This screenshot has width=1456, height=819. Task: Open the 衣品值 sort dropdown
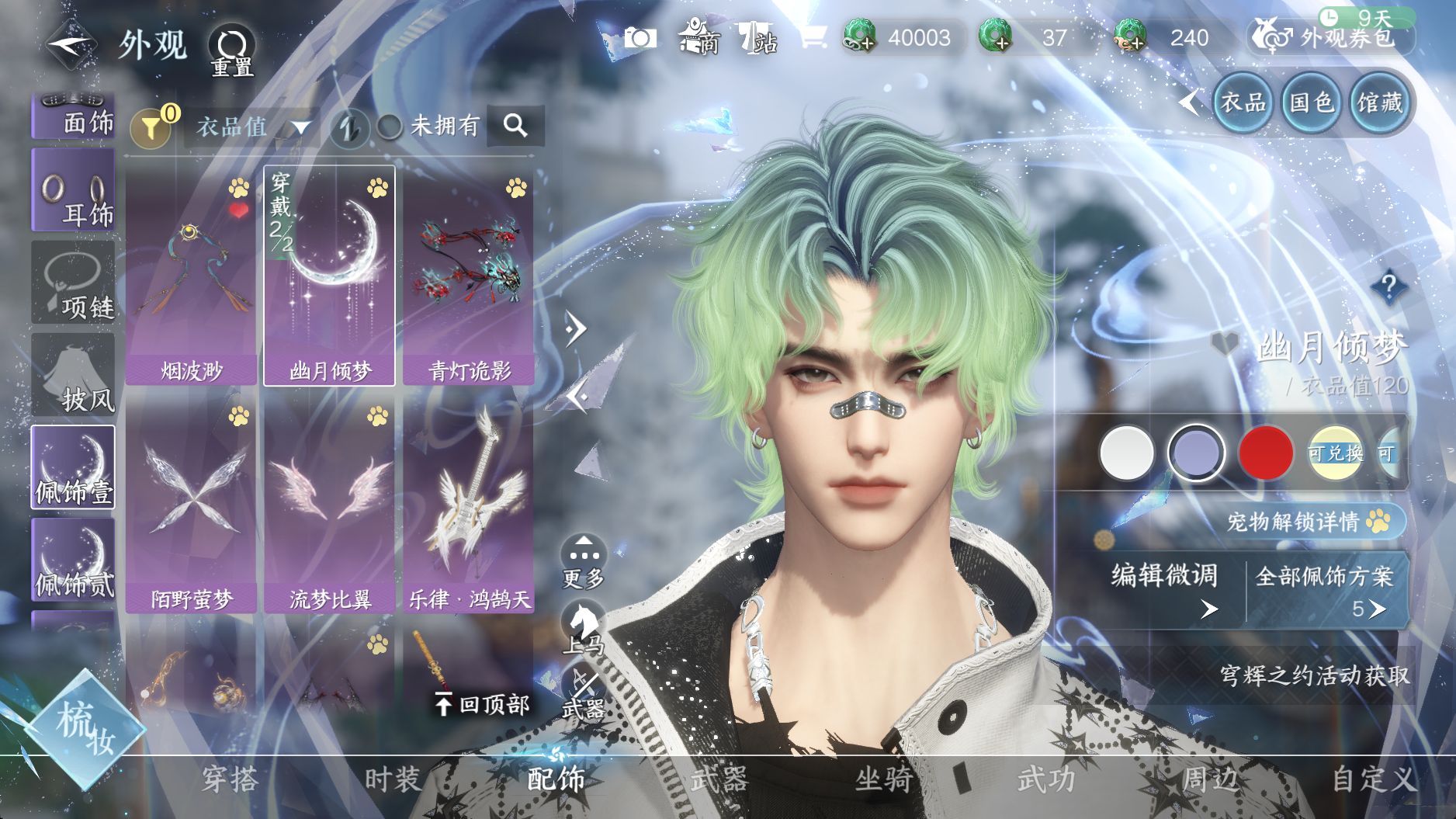tap(252, 127)
